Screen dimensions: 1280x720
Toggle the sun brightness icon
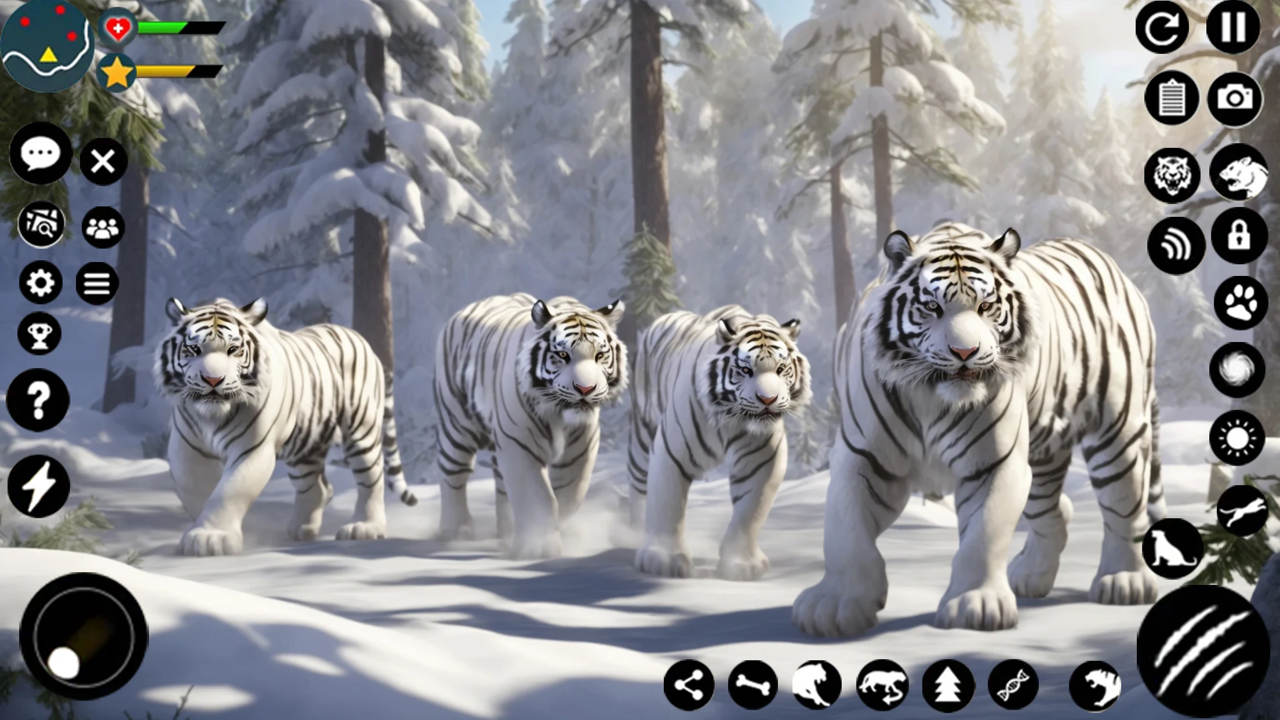pos(1236,438)
